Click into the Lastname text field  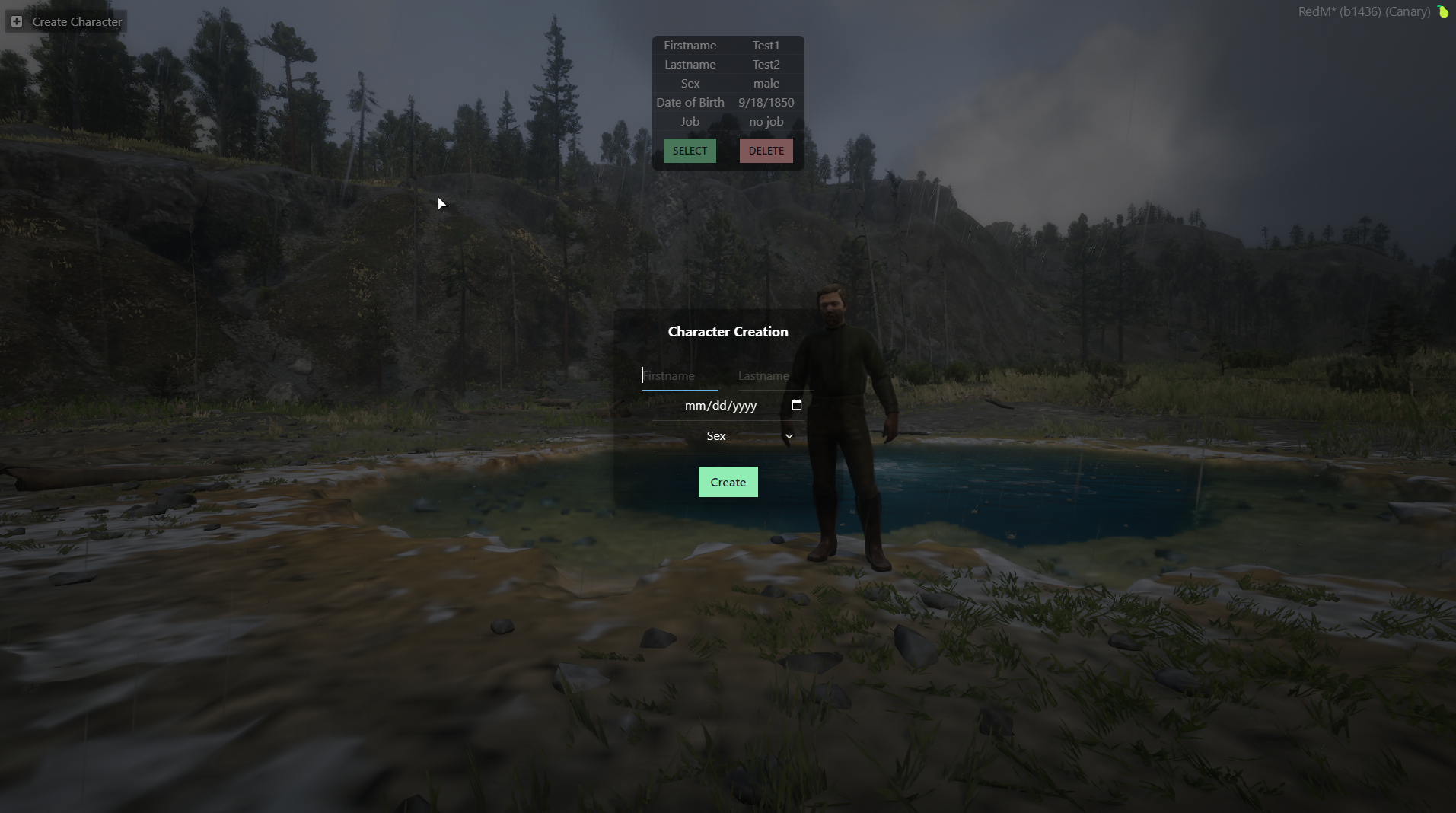coord(773,376)
